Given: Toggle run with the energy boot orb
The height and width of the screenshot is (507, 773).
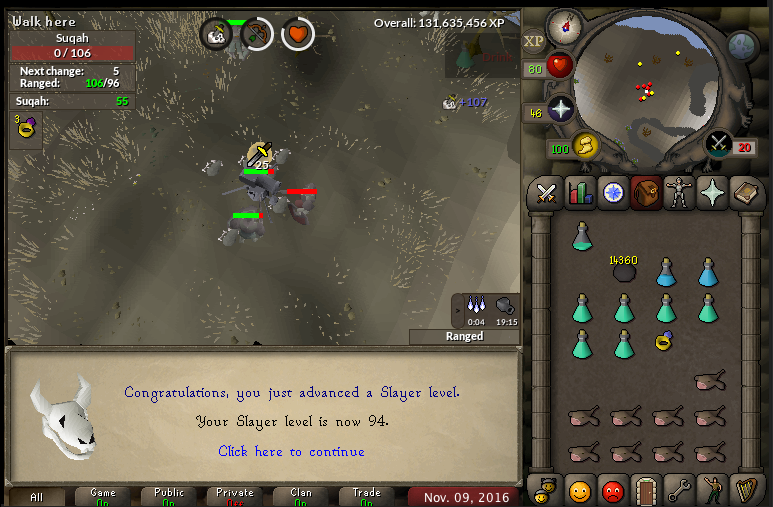Looking at the screenshot, I should tap(586, 148).
